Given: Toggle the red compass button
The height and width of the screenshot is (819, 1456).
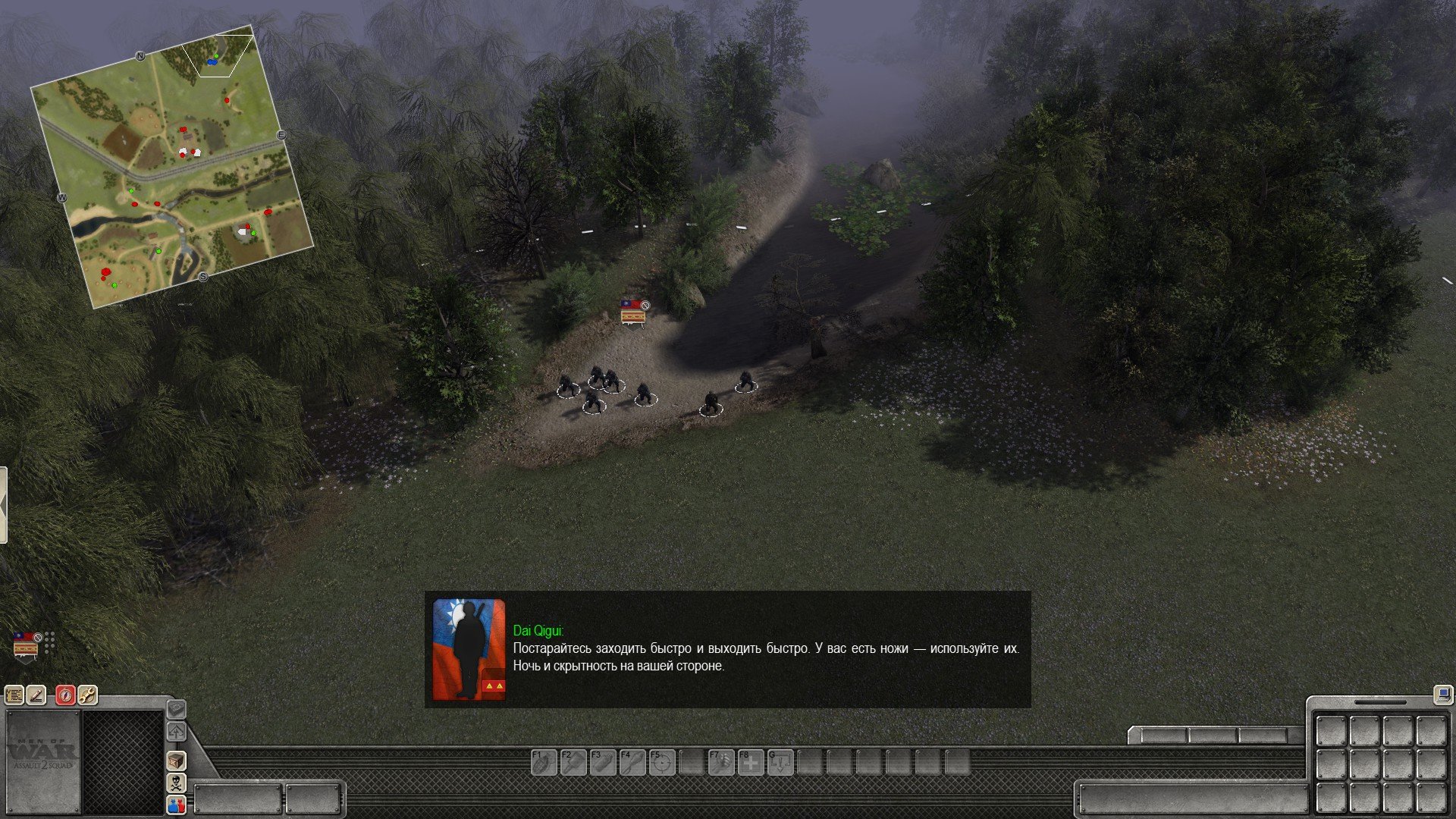Looking at the screenshot, I should (65, 695).
